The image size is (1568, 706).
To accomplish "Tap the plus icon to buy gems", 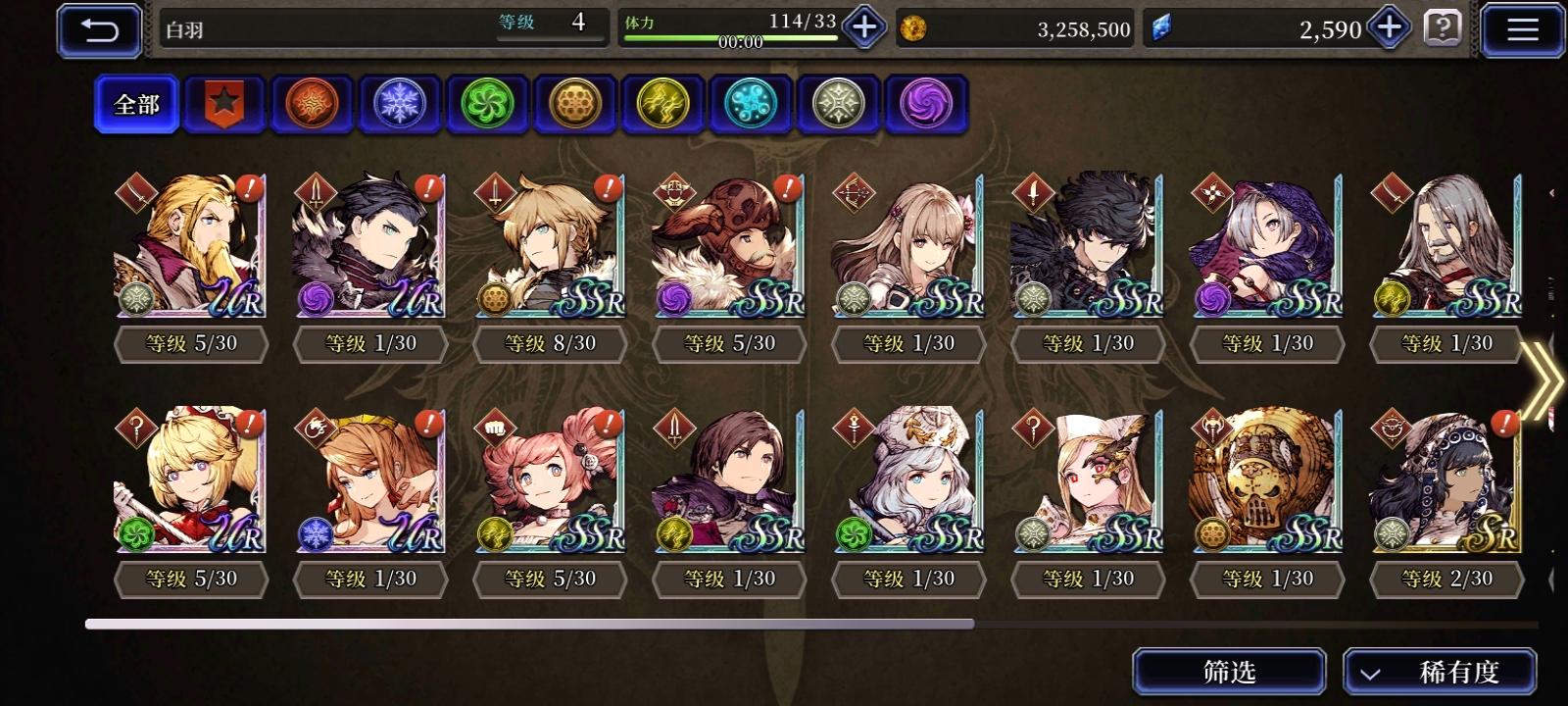I will pyautogui.click(x=1388, y=29).
